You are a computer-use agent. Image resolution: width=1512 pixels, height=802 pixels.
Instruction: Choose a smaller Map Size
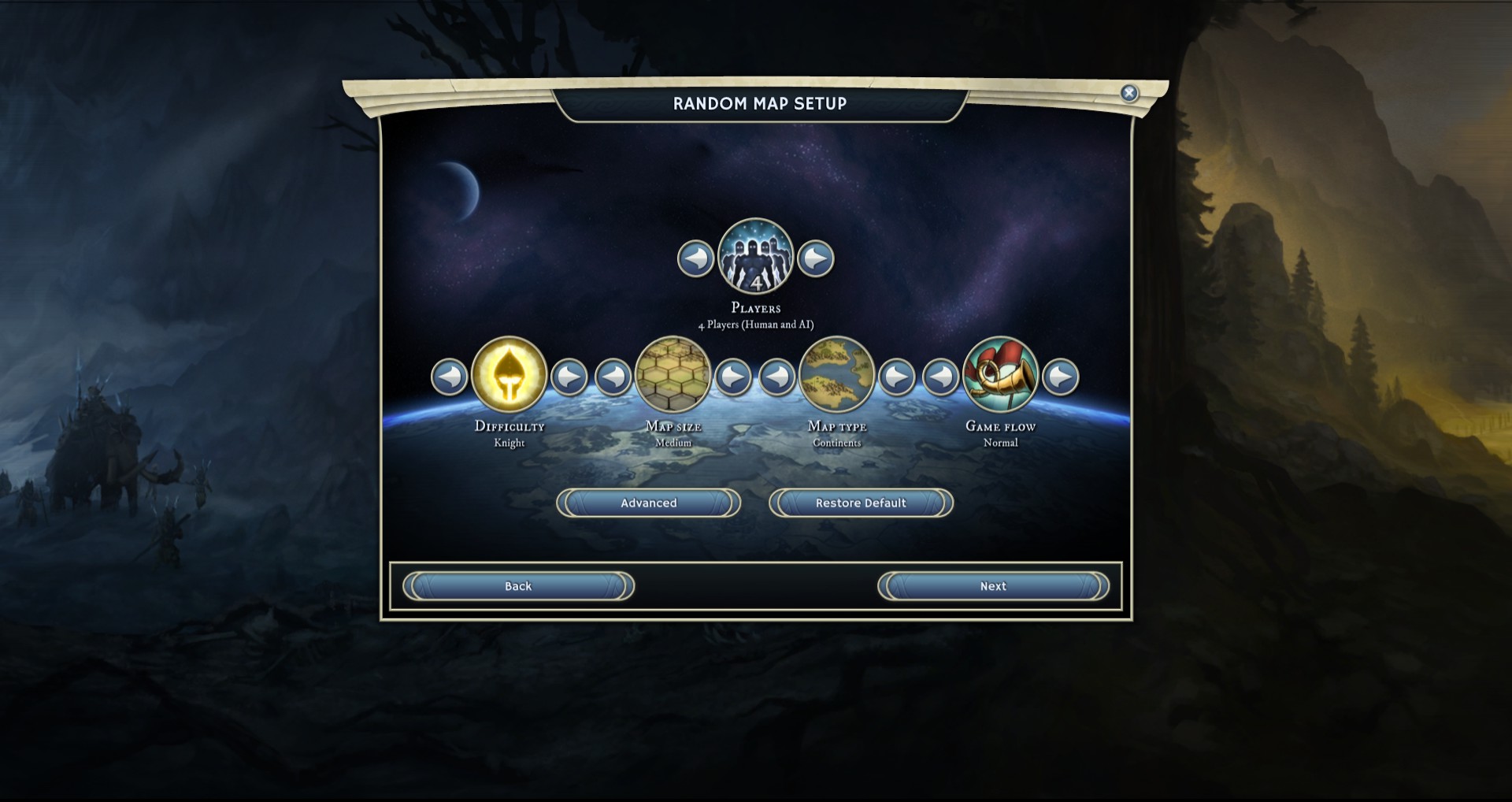coord(613,377)
